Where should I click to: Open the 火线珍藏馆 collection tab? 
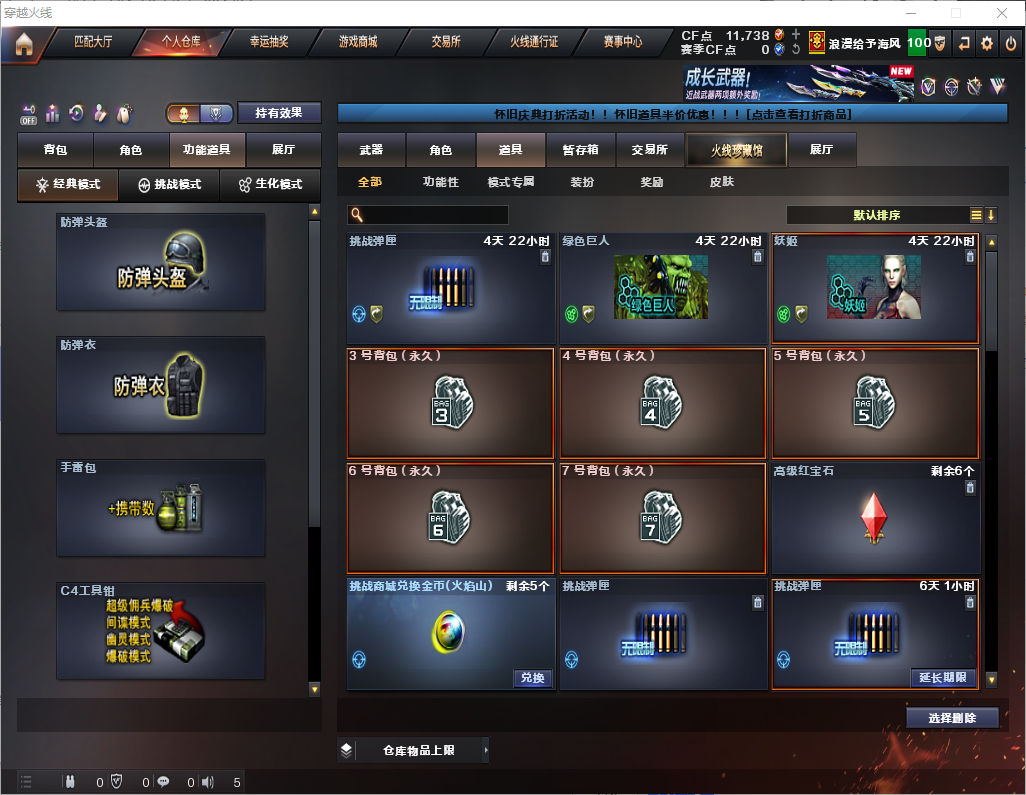[x=736, y=150]
